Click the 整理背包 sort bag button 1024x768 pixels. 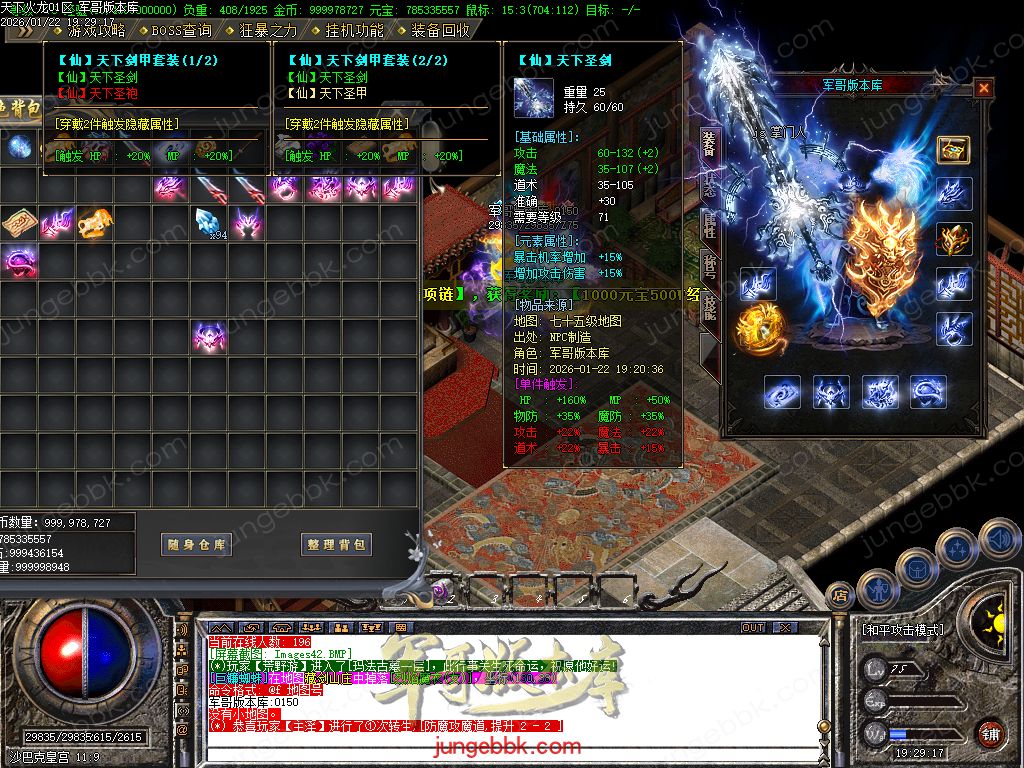pyautogui.click(x=336, y=545)
